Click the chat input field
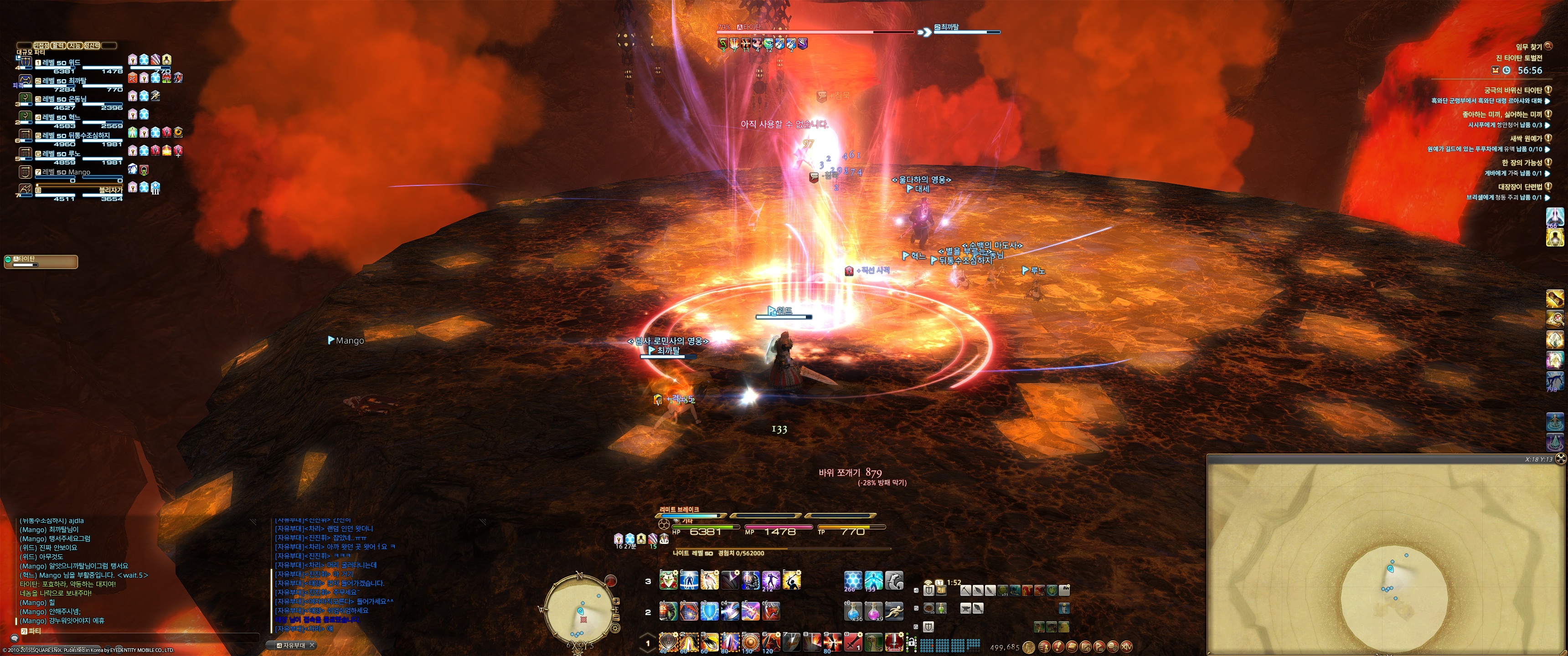 (140, 637)
